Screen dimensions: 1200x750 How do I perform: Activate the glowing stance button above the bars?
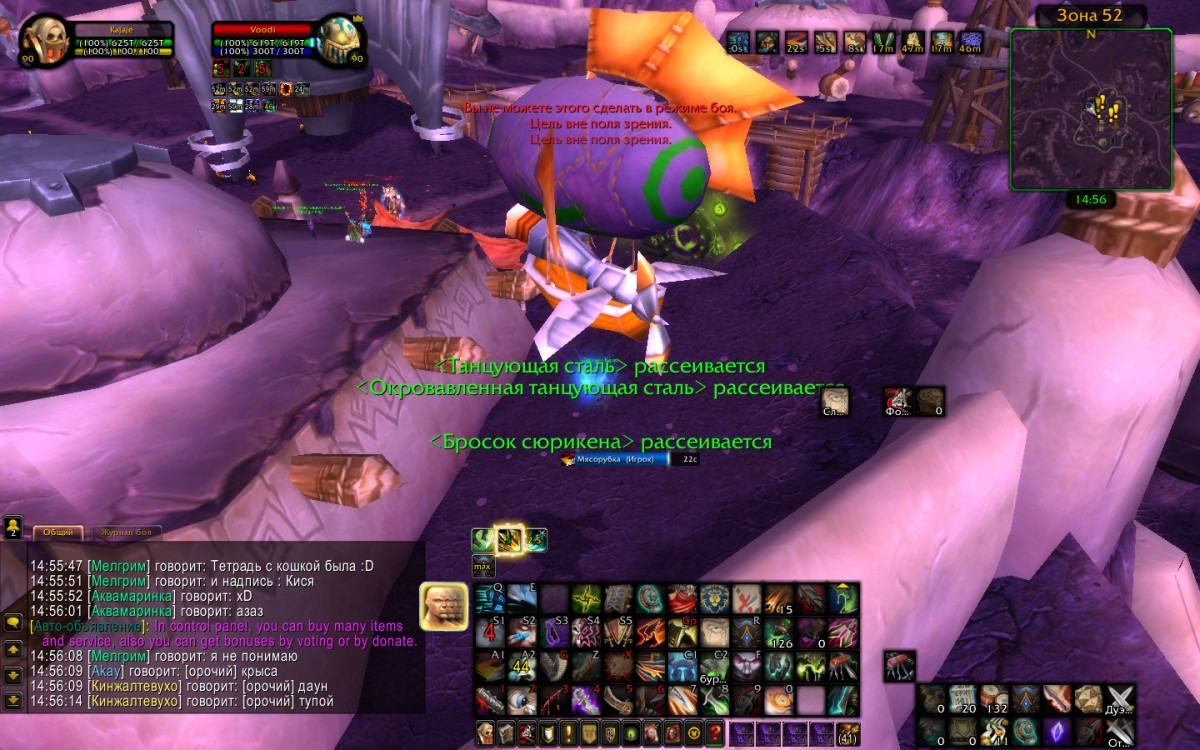[x=510, y=540]
